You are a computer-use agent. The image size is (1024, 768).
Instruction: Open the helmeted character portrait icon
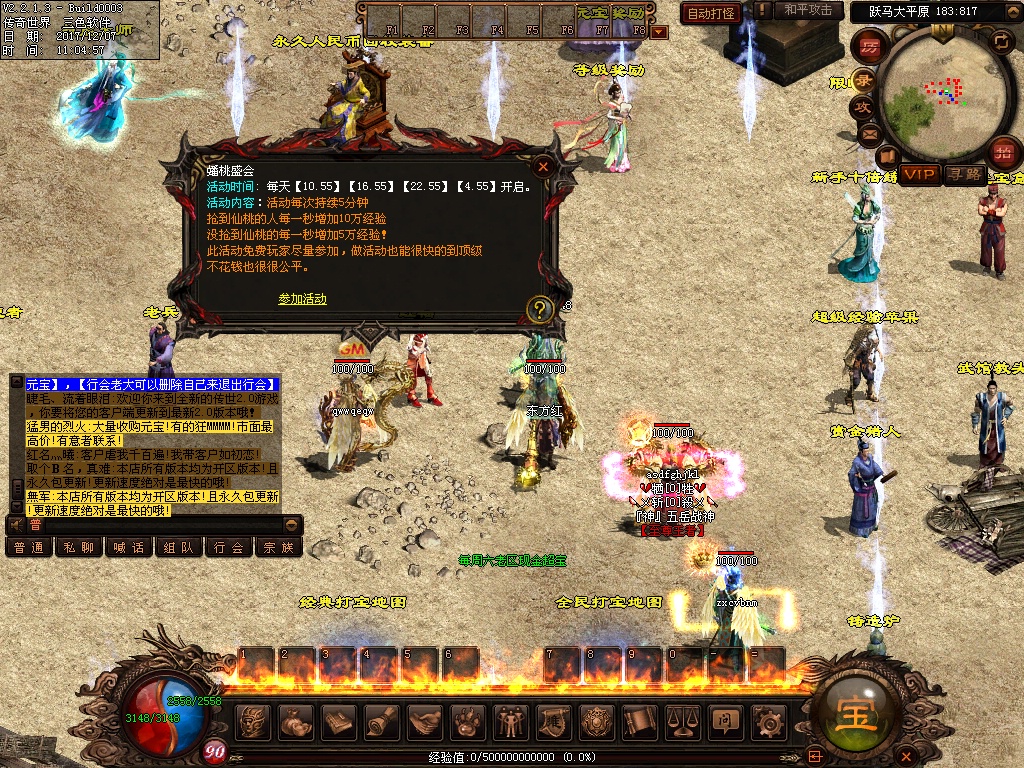(254, 720)
